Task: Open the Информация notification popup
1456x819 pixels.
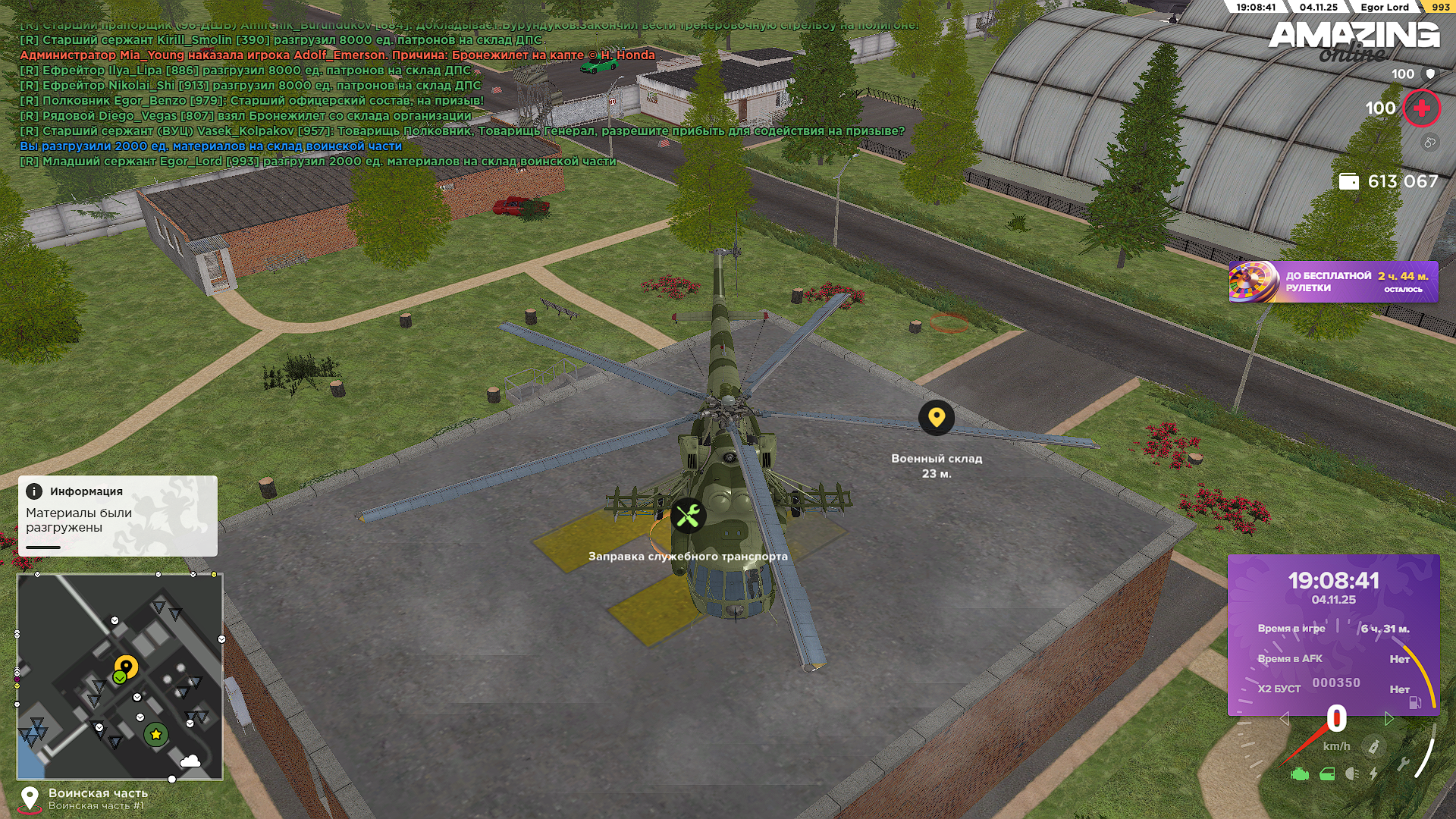Action: (x=118, y=516)
